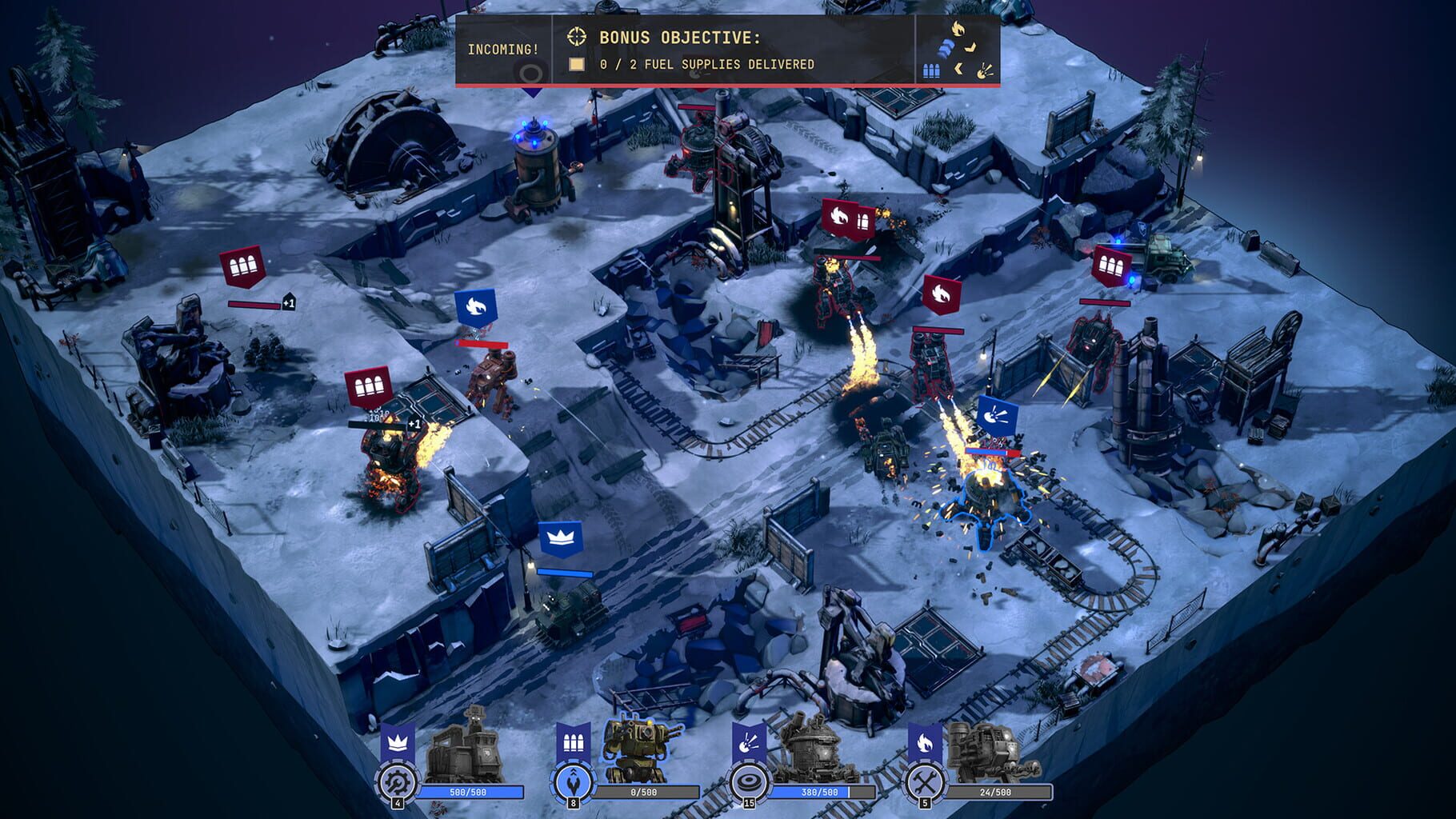Image resolution: width=1456 pixels, height=819 pixels.
Task: Click the triple-bullet ammo icon in the objective panel
Action: (x=931, y=70)
